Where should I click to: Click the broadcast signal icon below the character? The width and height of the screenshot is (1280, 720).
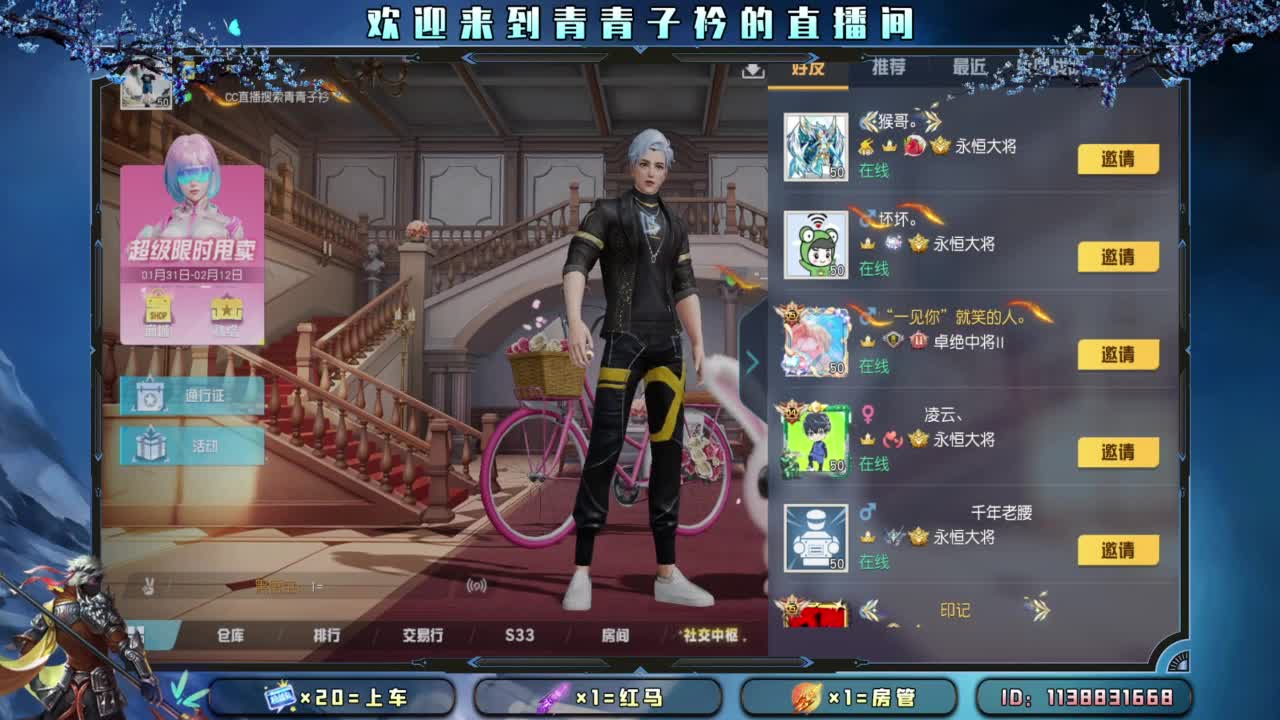(x=475, y=585)
